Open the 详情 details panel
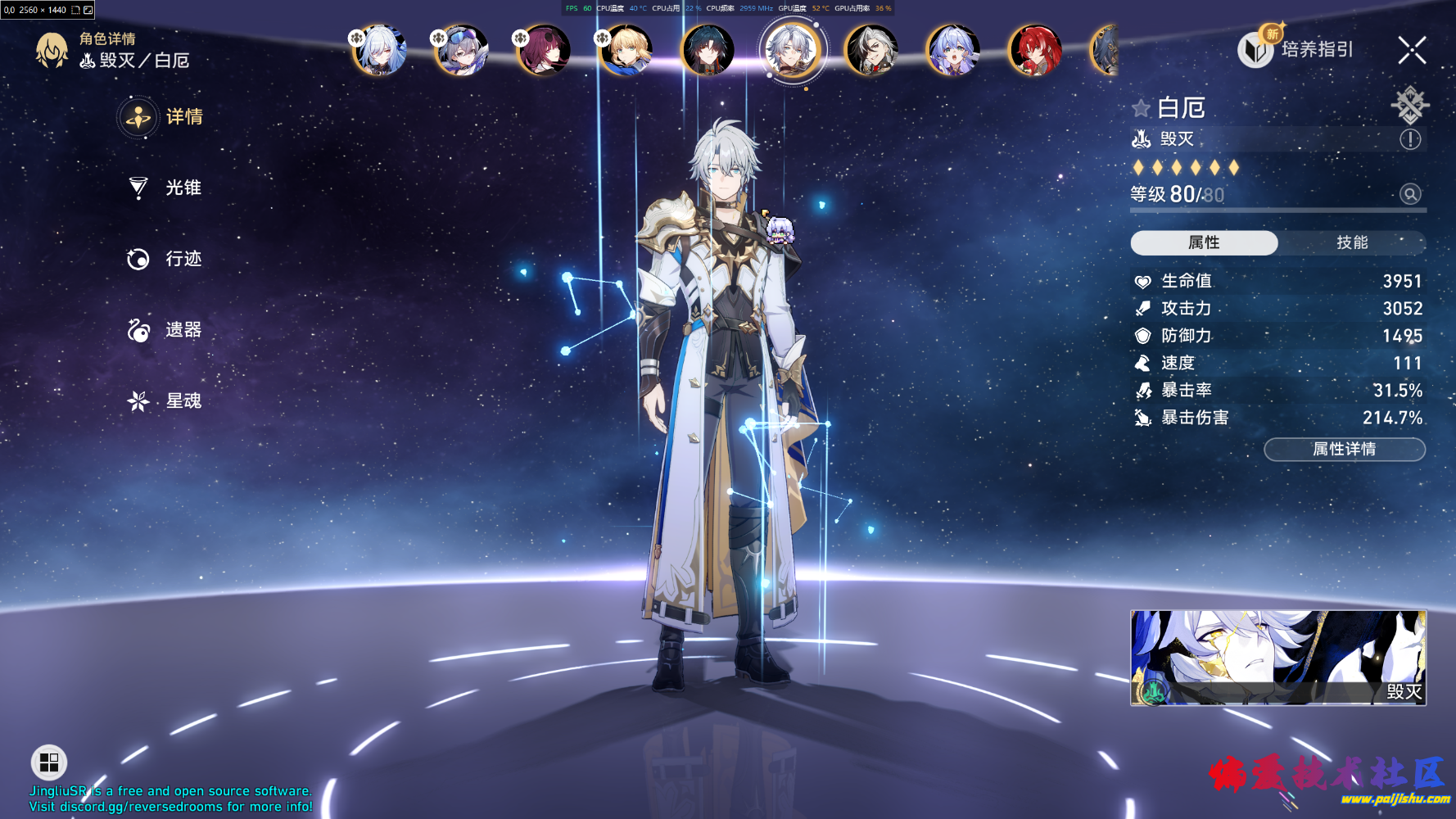This screenshot has height=819, width=1456. (x=162, y=117)
